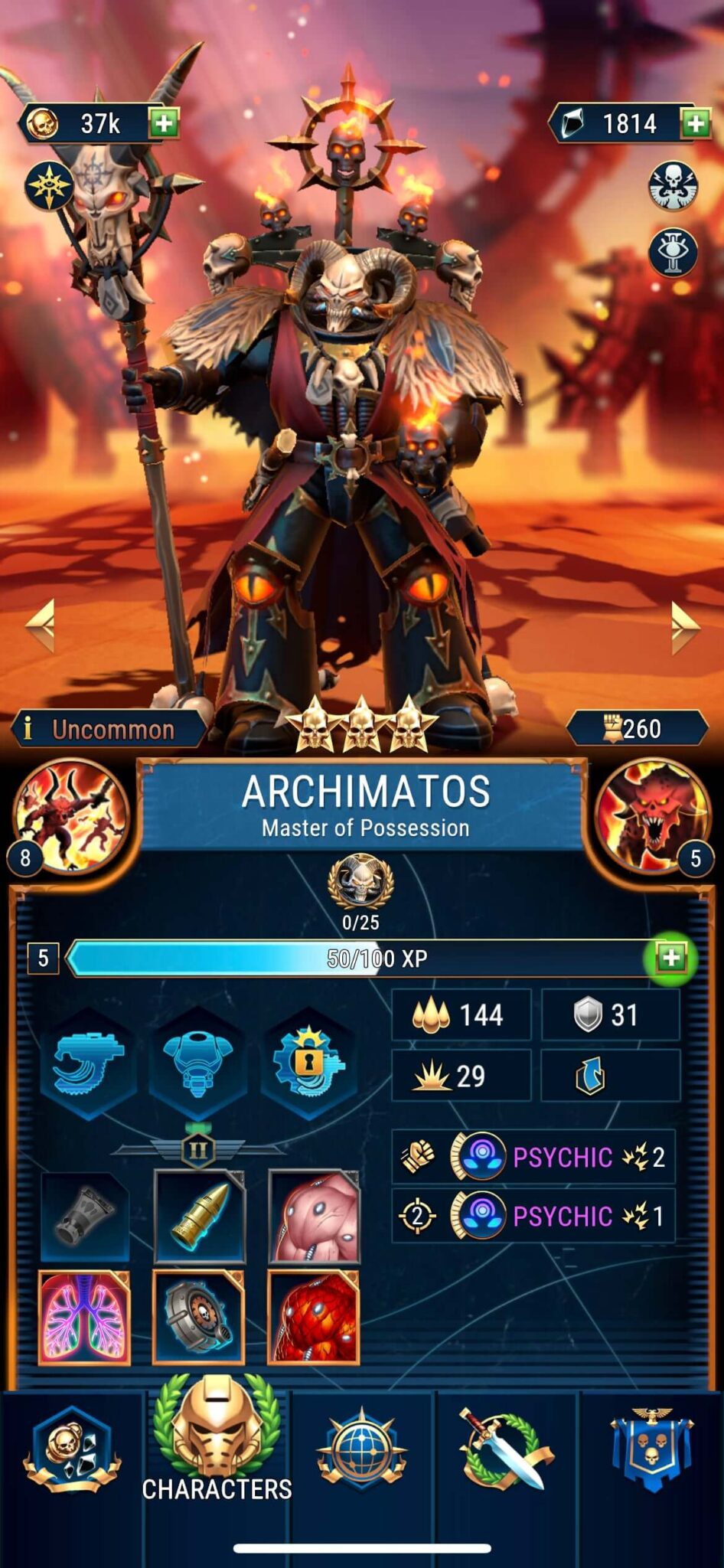Open the active ability with level 8
The height and width of the screenshot is (1568, 724).
click(x=70, y=816)
